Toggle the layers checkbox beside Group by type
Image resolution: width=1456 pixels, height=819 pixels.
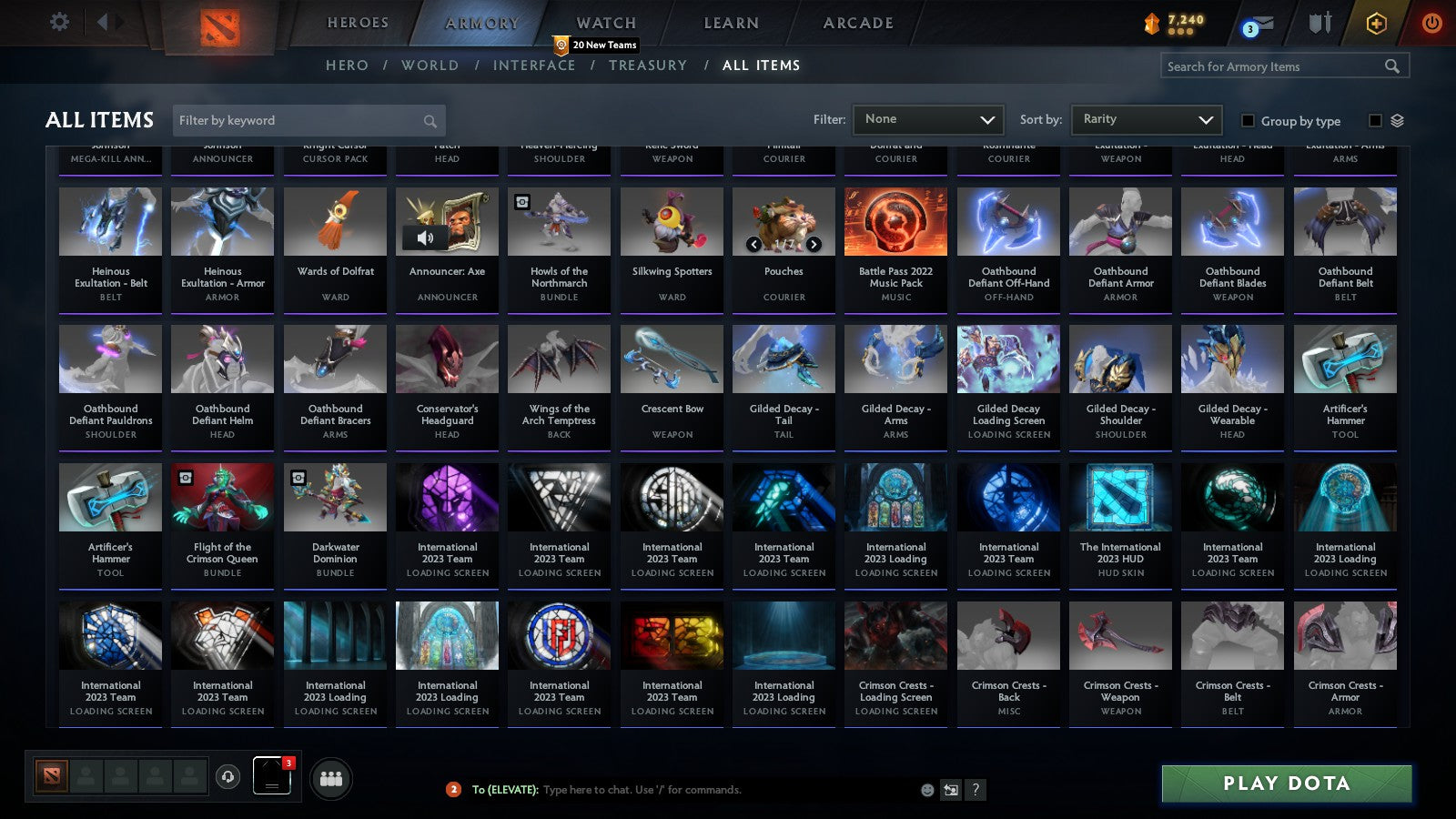(1374, 120)
